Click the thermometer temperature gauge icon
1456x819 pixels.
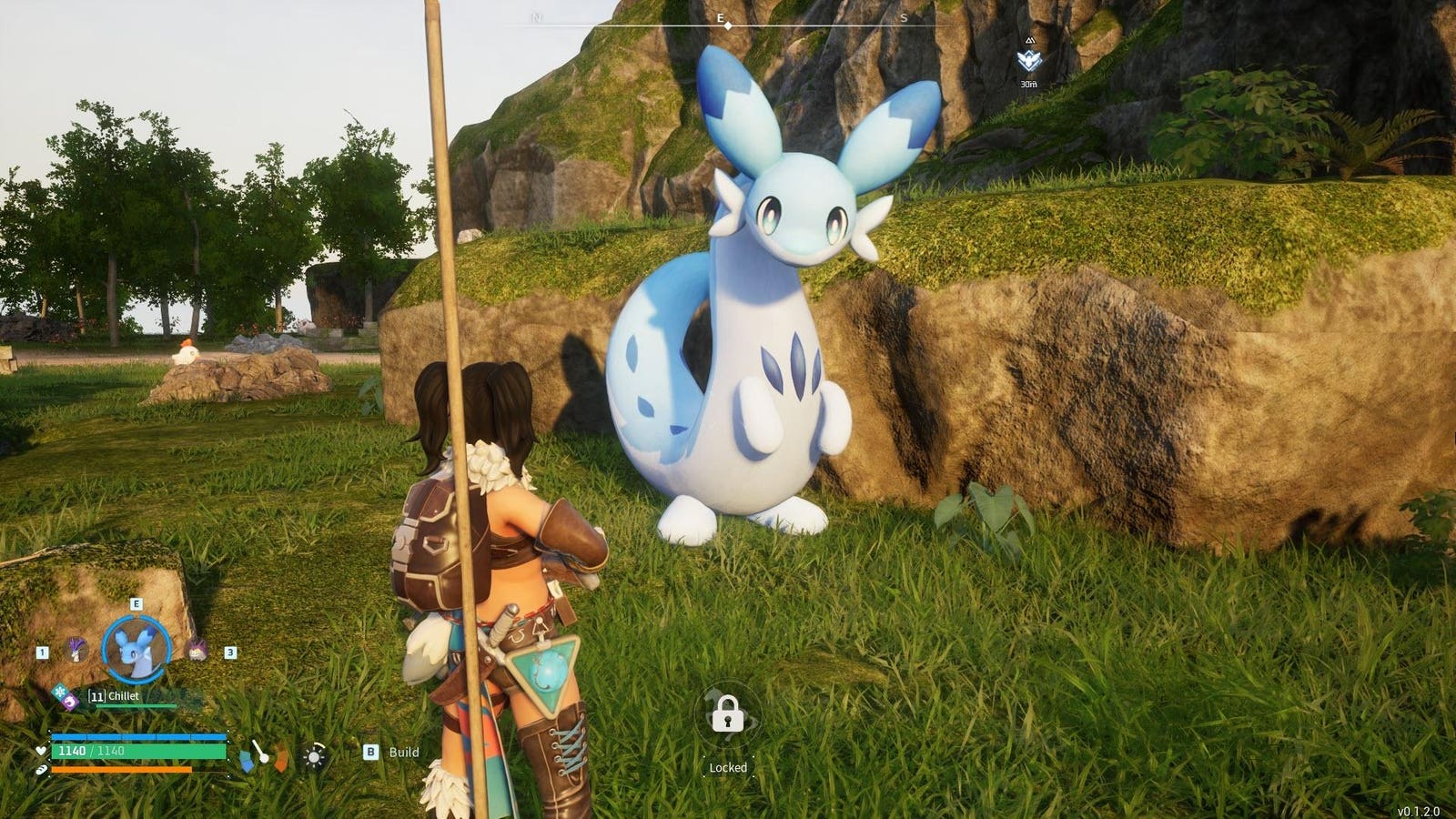[263, 757]
